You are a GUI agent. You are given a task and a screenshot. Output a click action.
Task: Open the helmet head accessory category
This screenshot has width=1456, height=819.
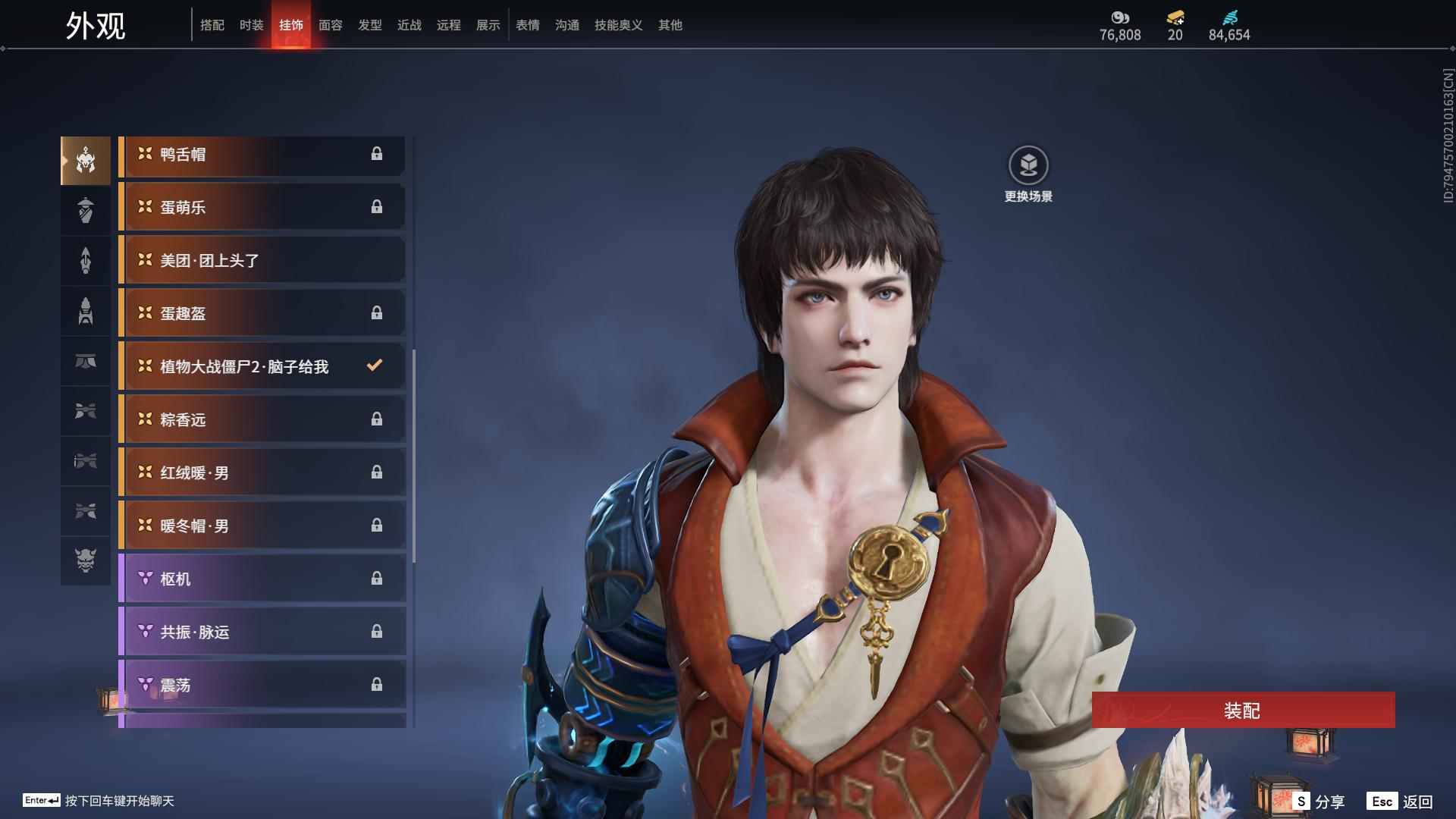click(x=86, y=160)
